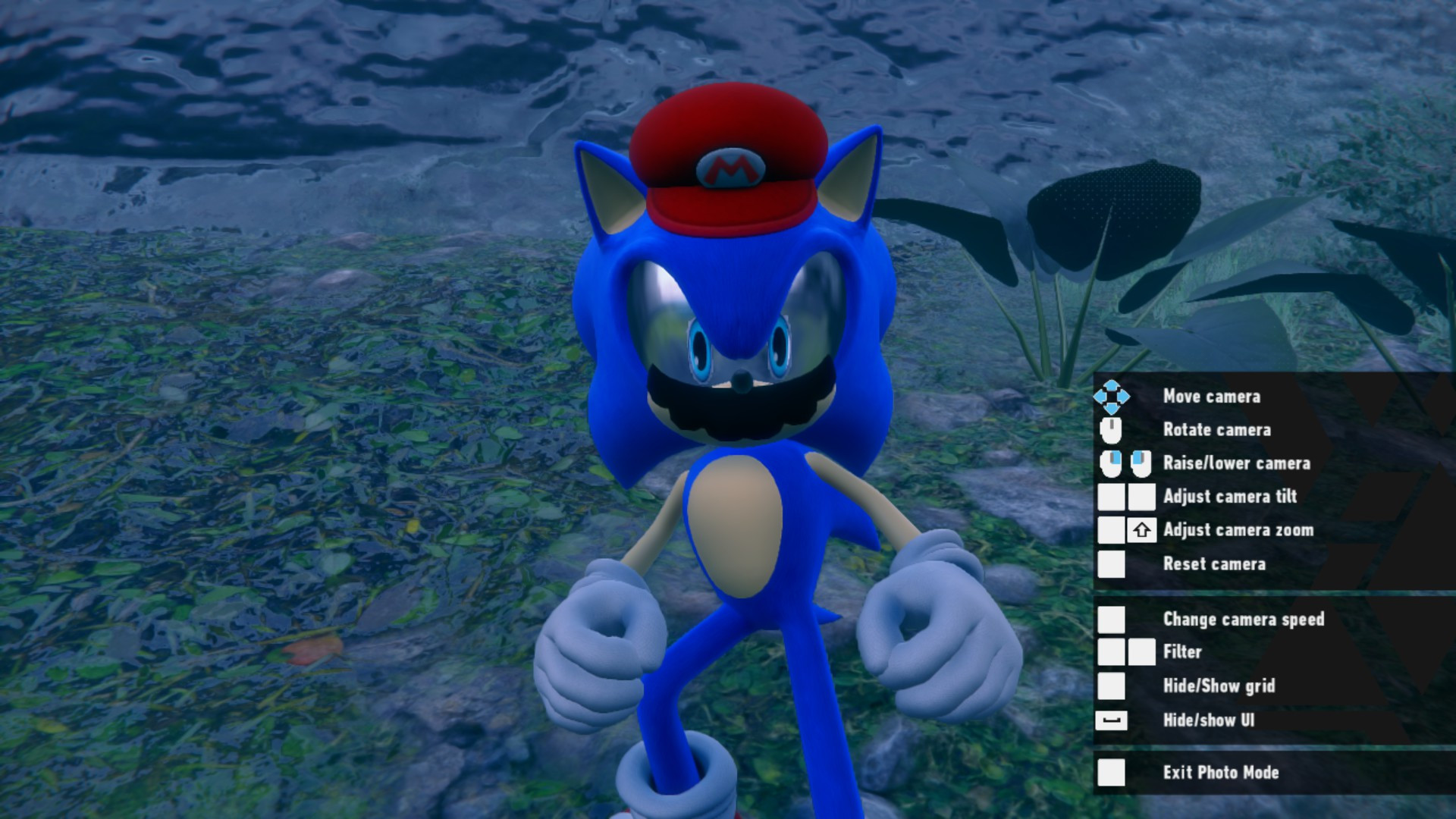Viewport: 1456px width, 819px height.
Task: Select the Exit Photo Mode entry
Action: pos(1220,772)
